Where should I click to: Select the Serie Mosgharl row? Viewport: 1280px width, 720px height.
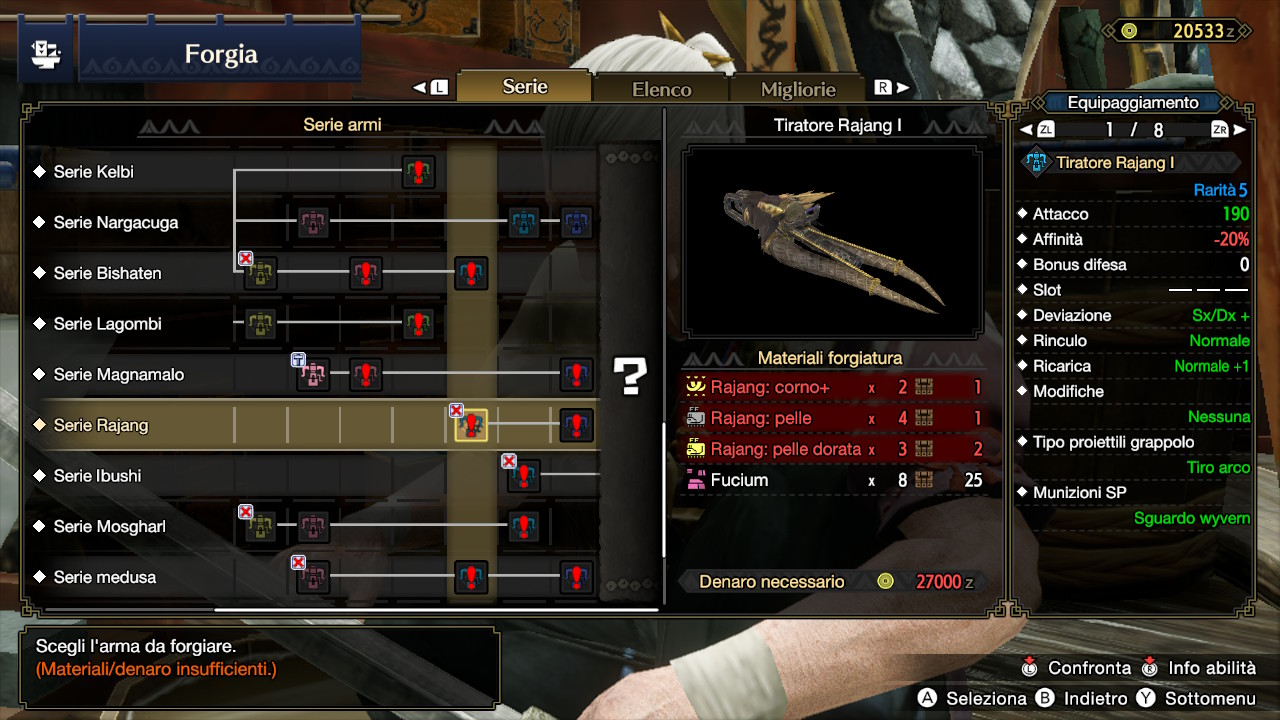(109, 527)
